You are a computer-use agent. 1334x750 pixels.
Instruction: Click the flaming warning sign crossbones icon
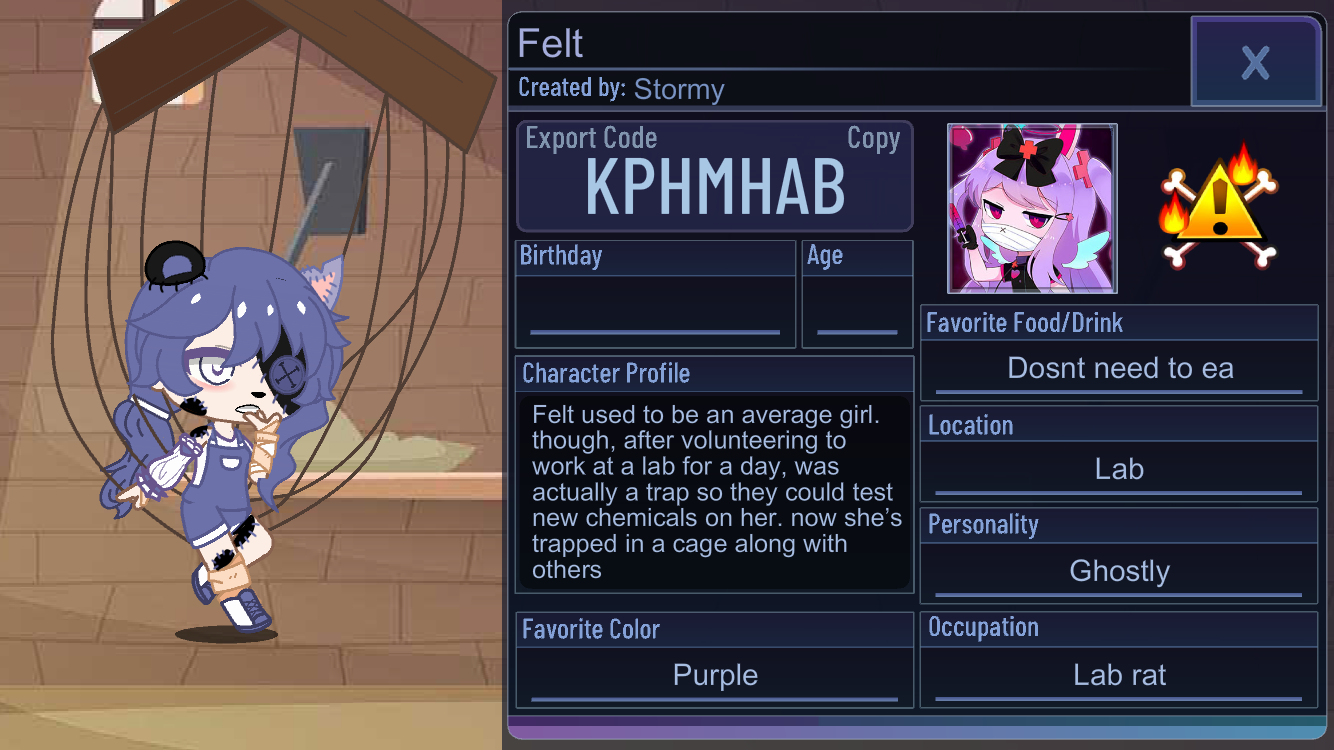[1218, 207]
